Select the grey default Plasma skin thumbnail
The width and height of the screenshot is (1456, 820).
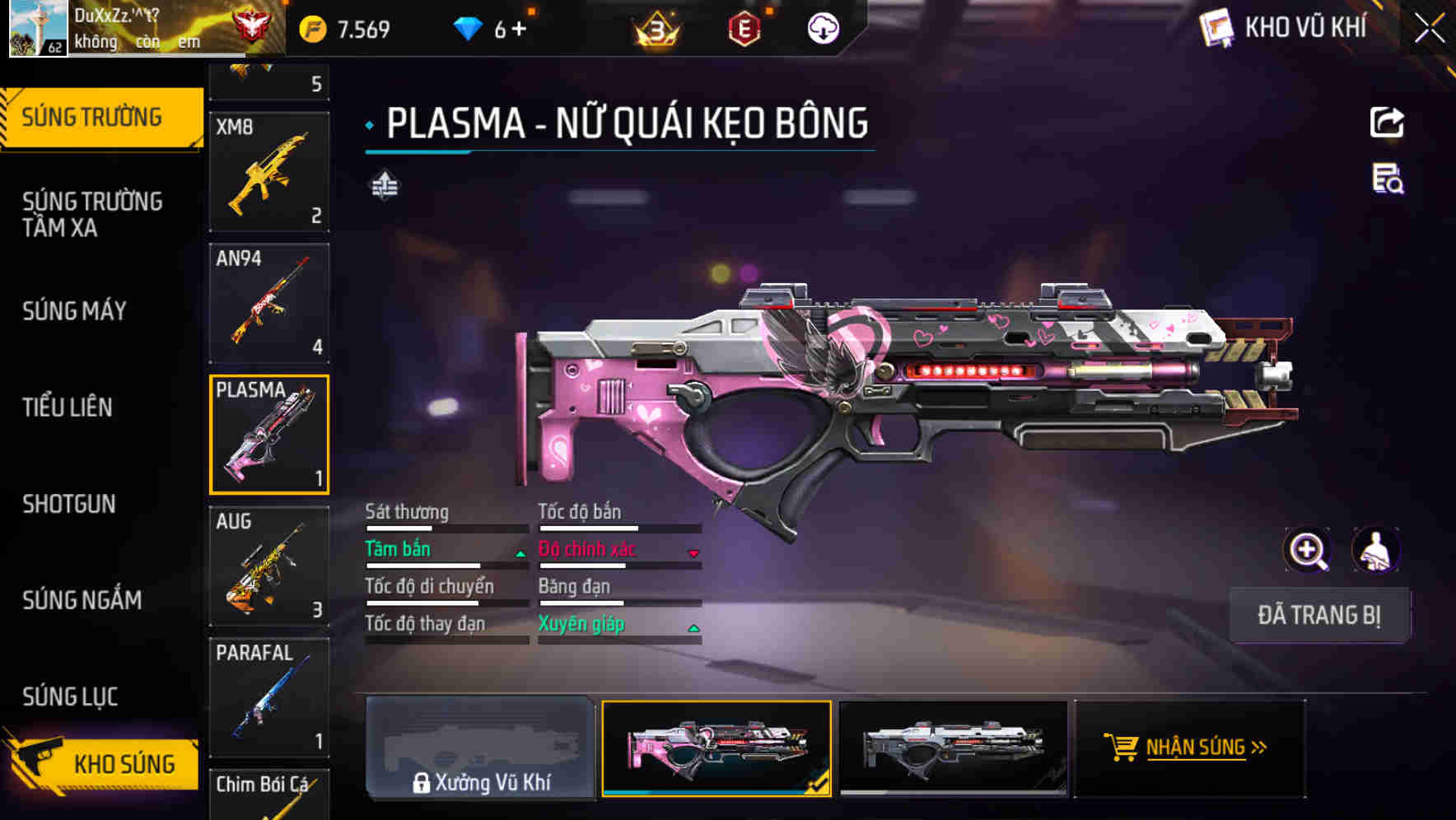[x=953, y=748]
